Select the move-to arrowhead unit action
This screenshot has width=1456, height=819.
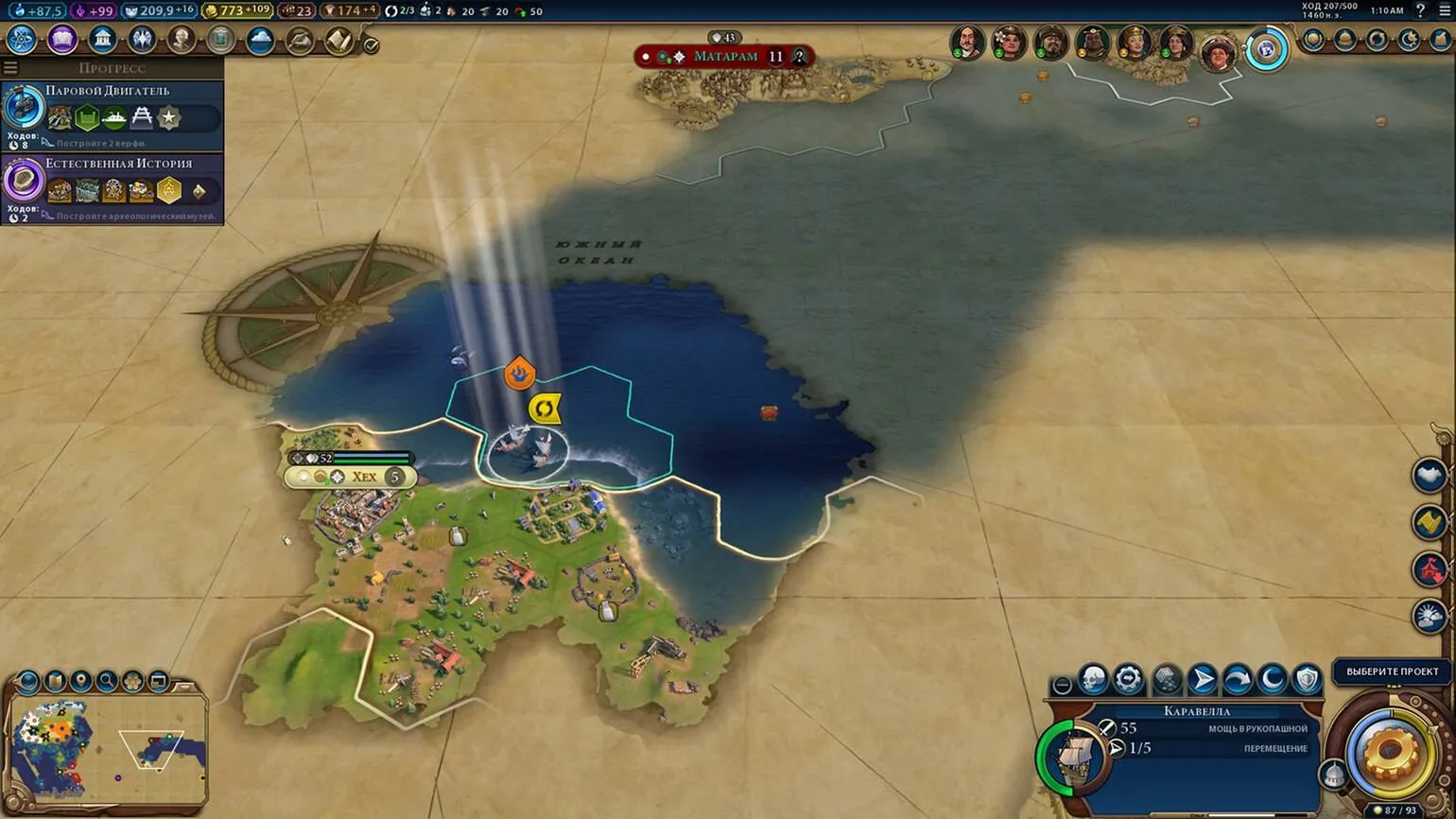pyautogui.click(x=1202, y=679)
